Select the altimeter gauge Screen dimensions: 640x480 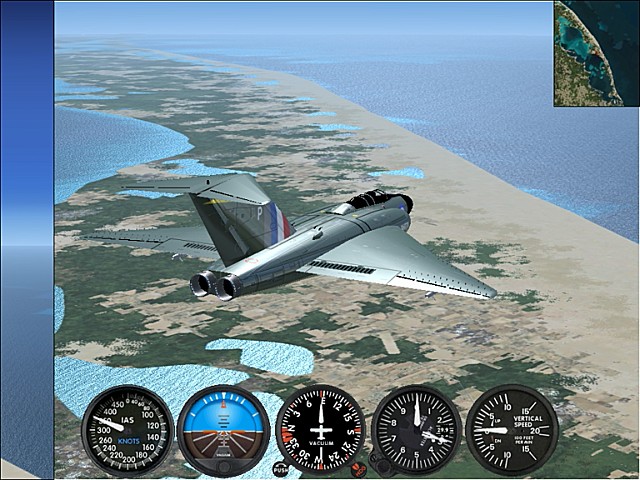(x=416, y=430)
